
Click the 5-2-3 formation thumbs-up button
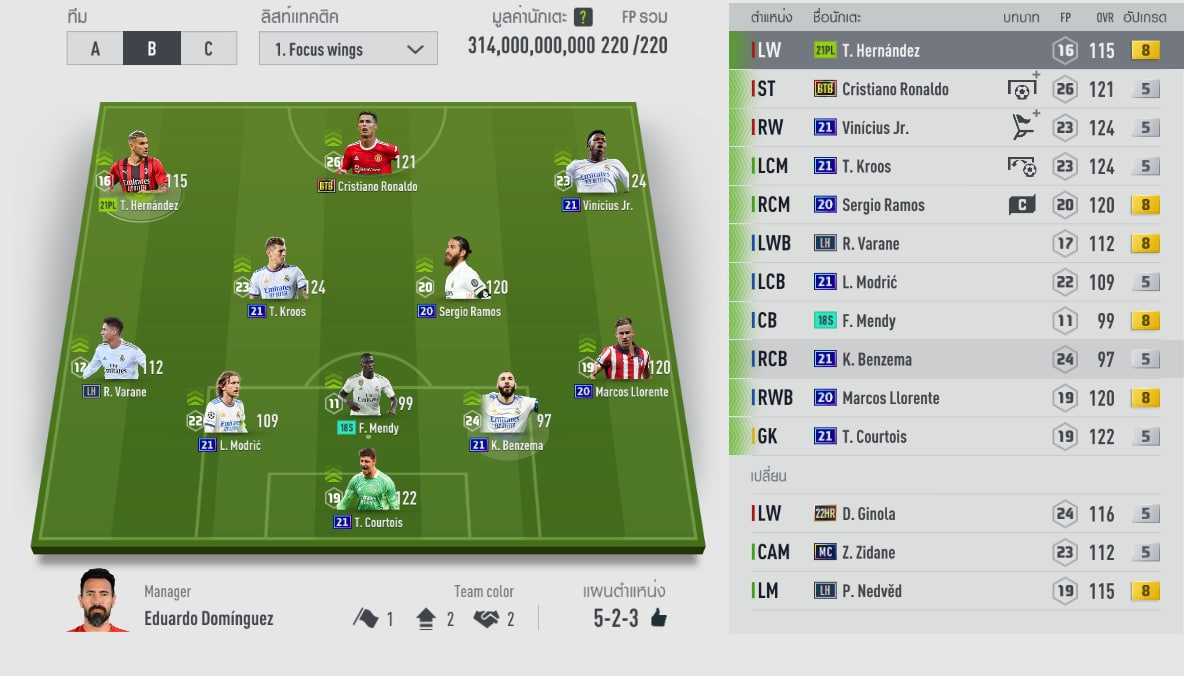[x=658, y=618]
